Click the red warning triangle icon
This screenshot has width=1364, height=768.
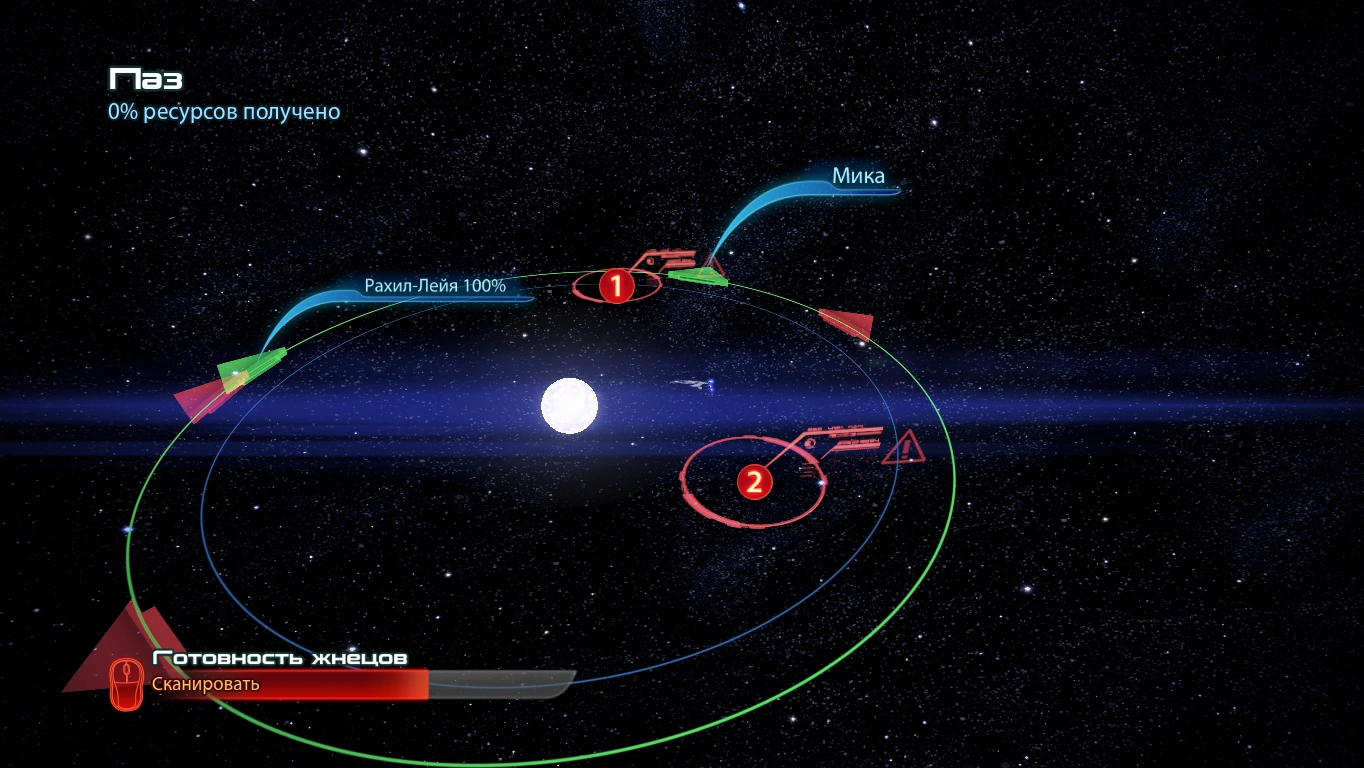(x=904, y=447)
